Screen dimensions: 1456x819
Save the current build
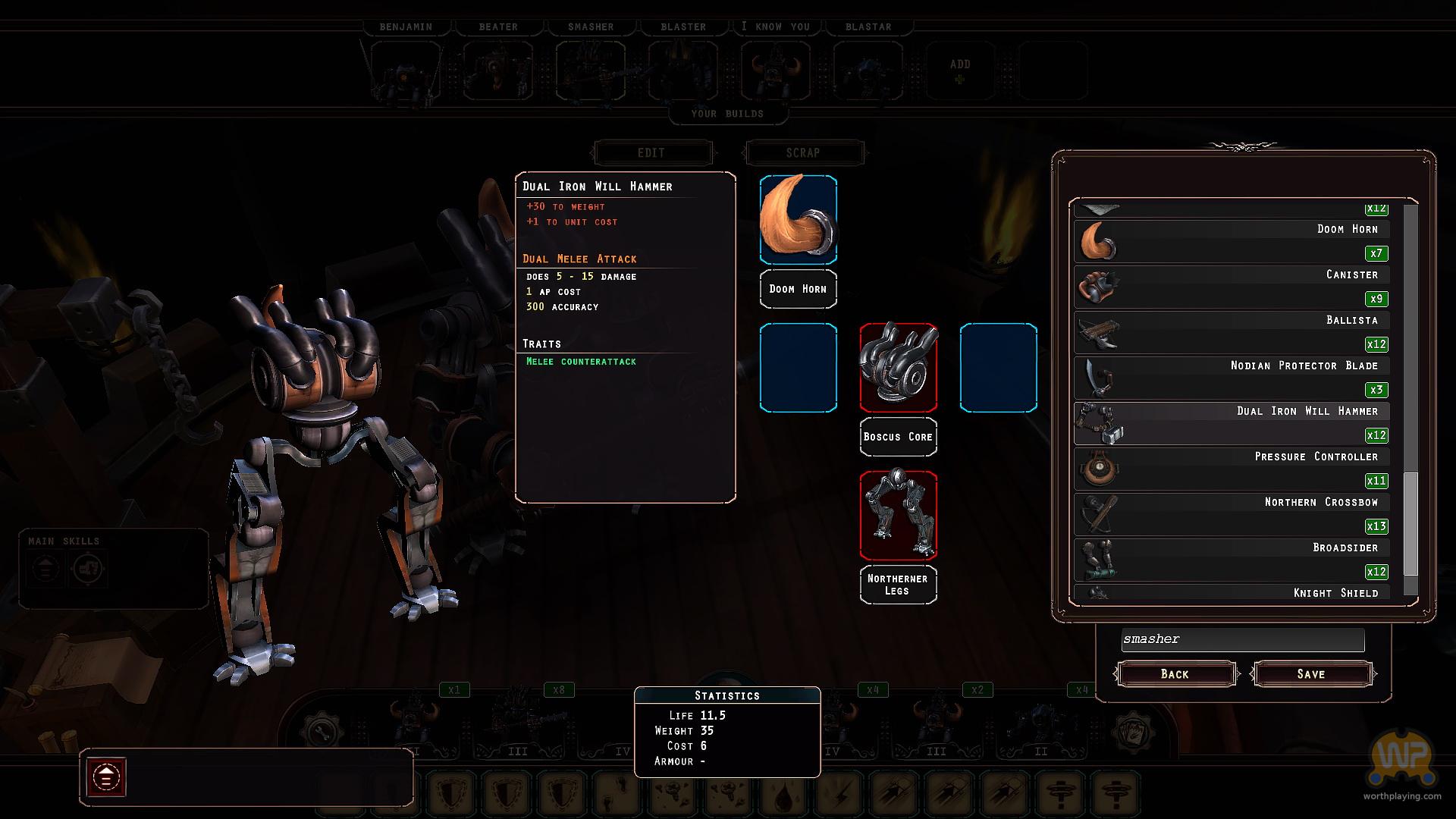coord(1311,674)
